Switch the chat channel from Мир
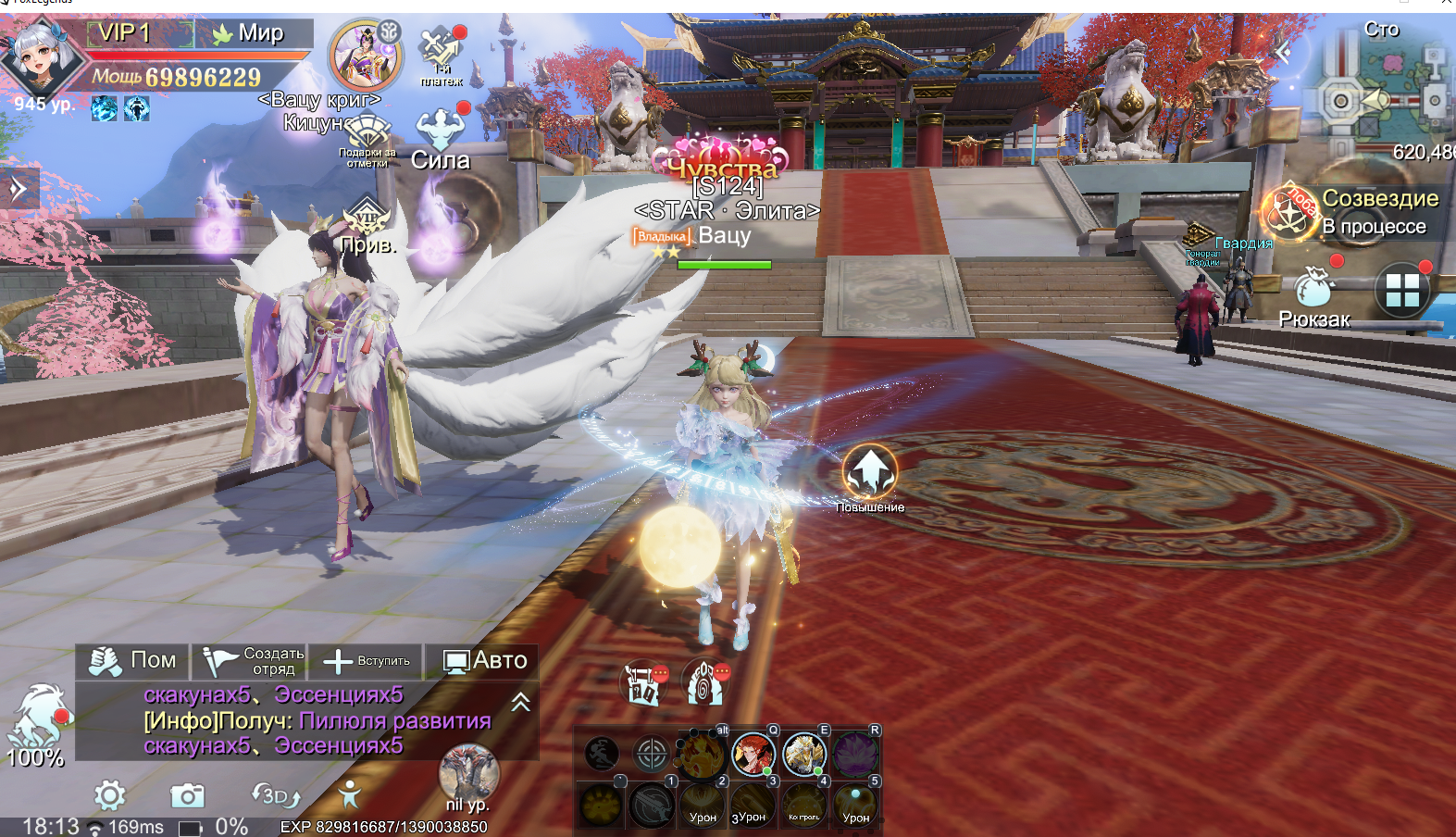 pyautogui.click(x=250, y=33)
